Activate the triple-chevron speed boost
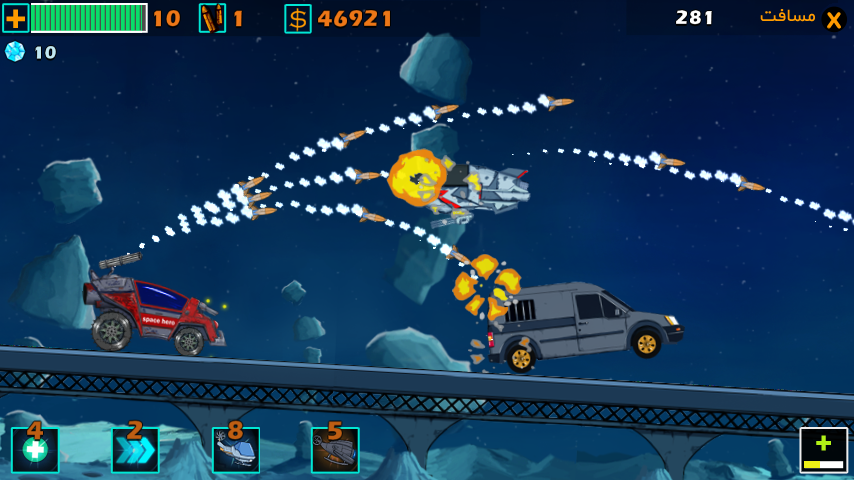The width and height of the screenshot is (854, 480). pos(135,450)
